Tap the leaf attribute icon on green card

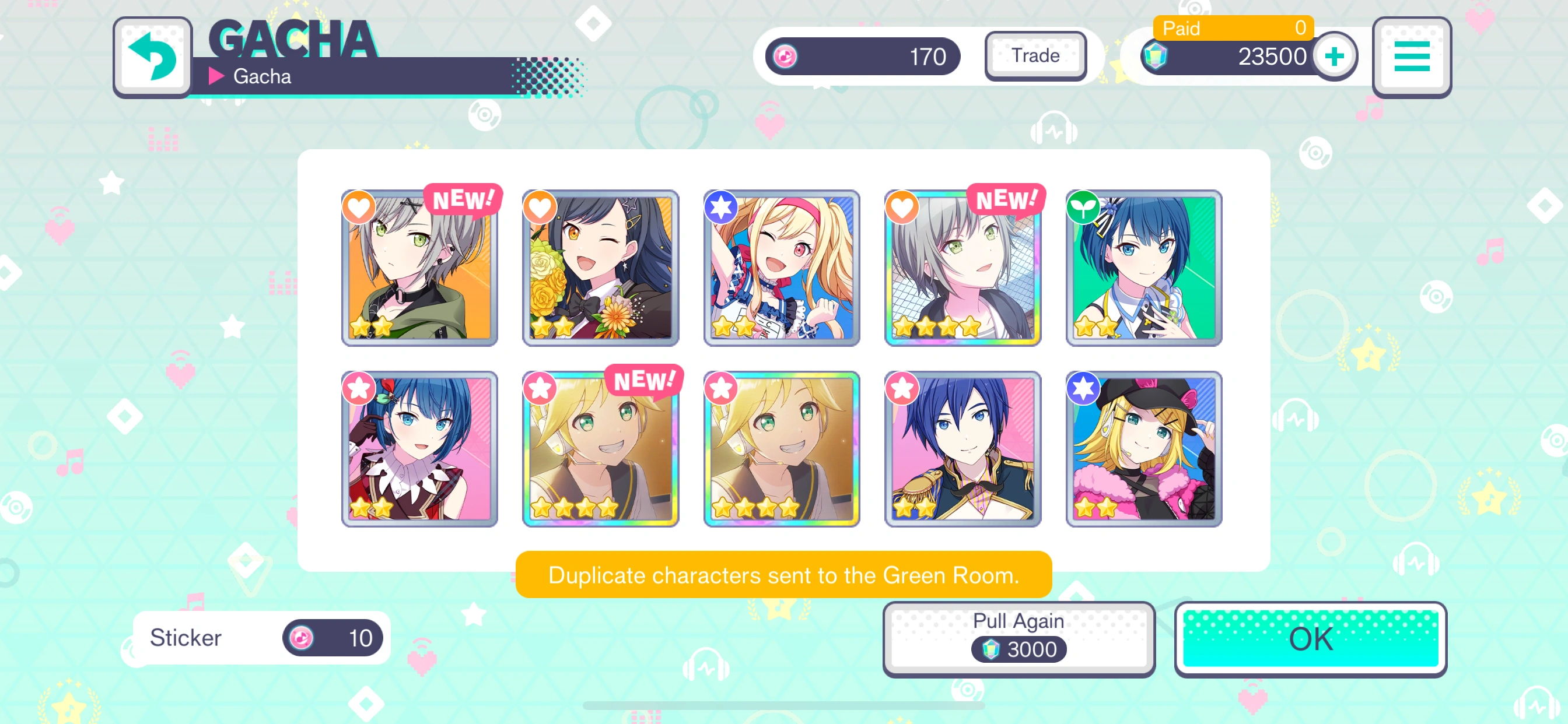(1084, 207)
